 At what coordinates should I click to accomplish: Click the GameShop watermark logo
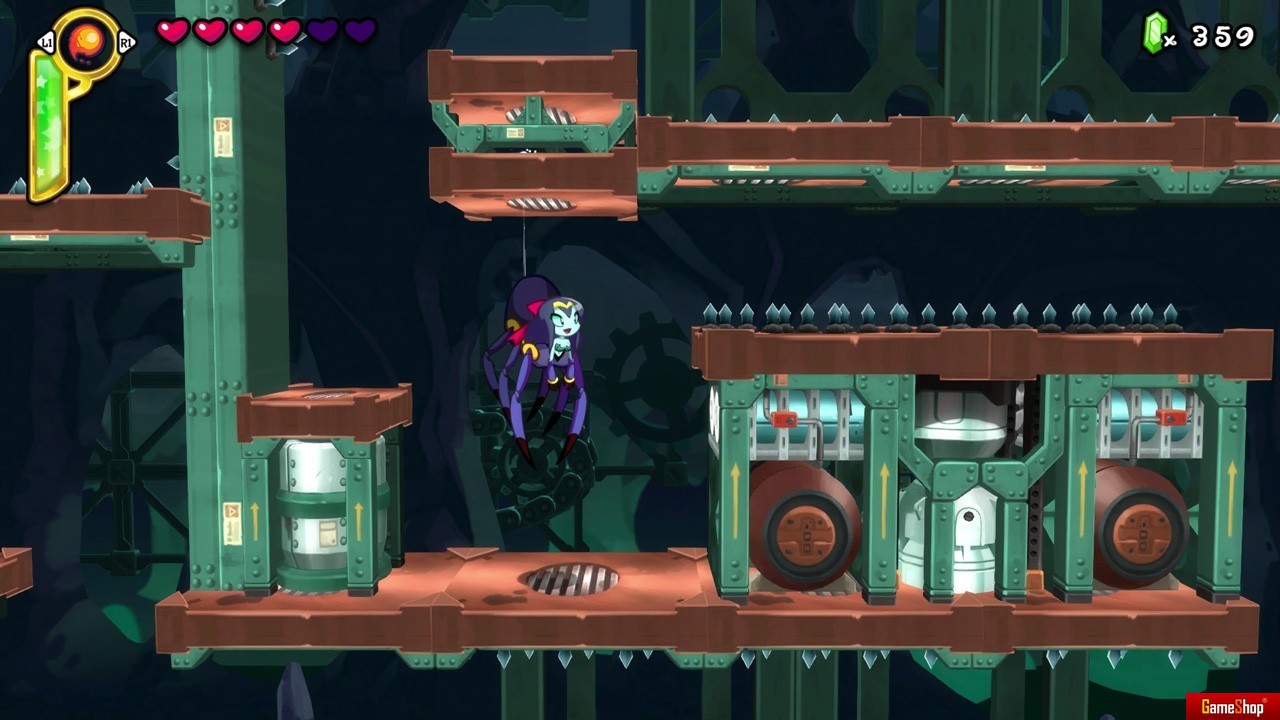(1231, 707)
